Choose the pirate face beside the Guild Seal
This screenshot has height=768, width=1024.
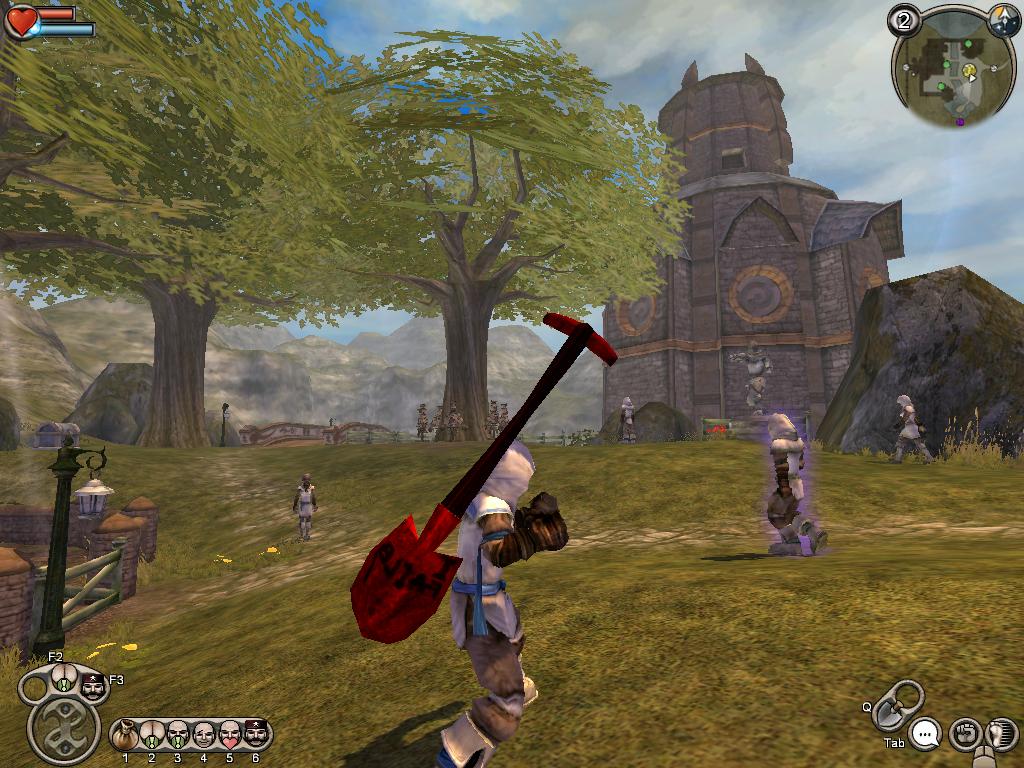coord(93,685)
